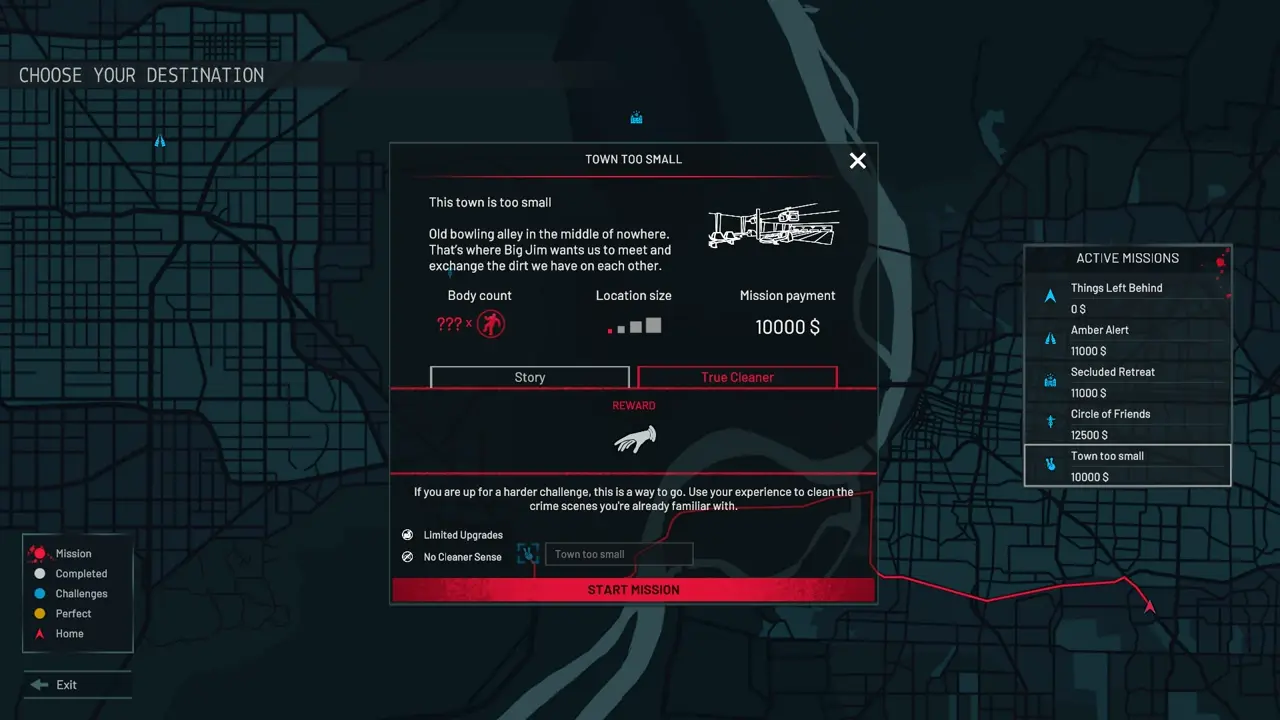1280x720 pixels.
Task: Switch to the Story tab
Action: pyautogui.click(x=529, y=377)
